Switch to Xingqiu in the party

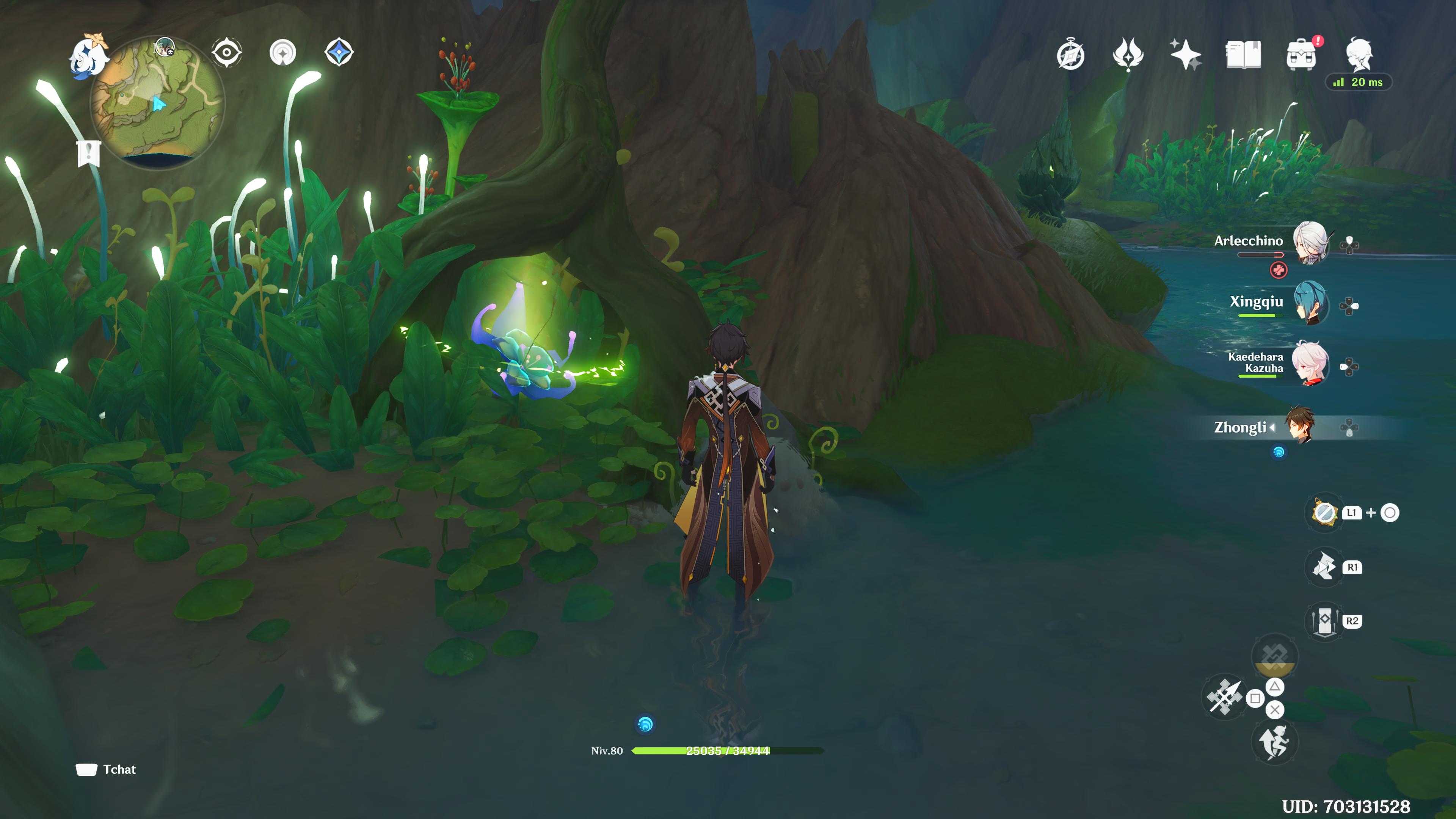(1310, 303)
